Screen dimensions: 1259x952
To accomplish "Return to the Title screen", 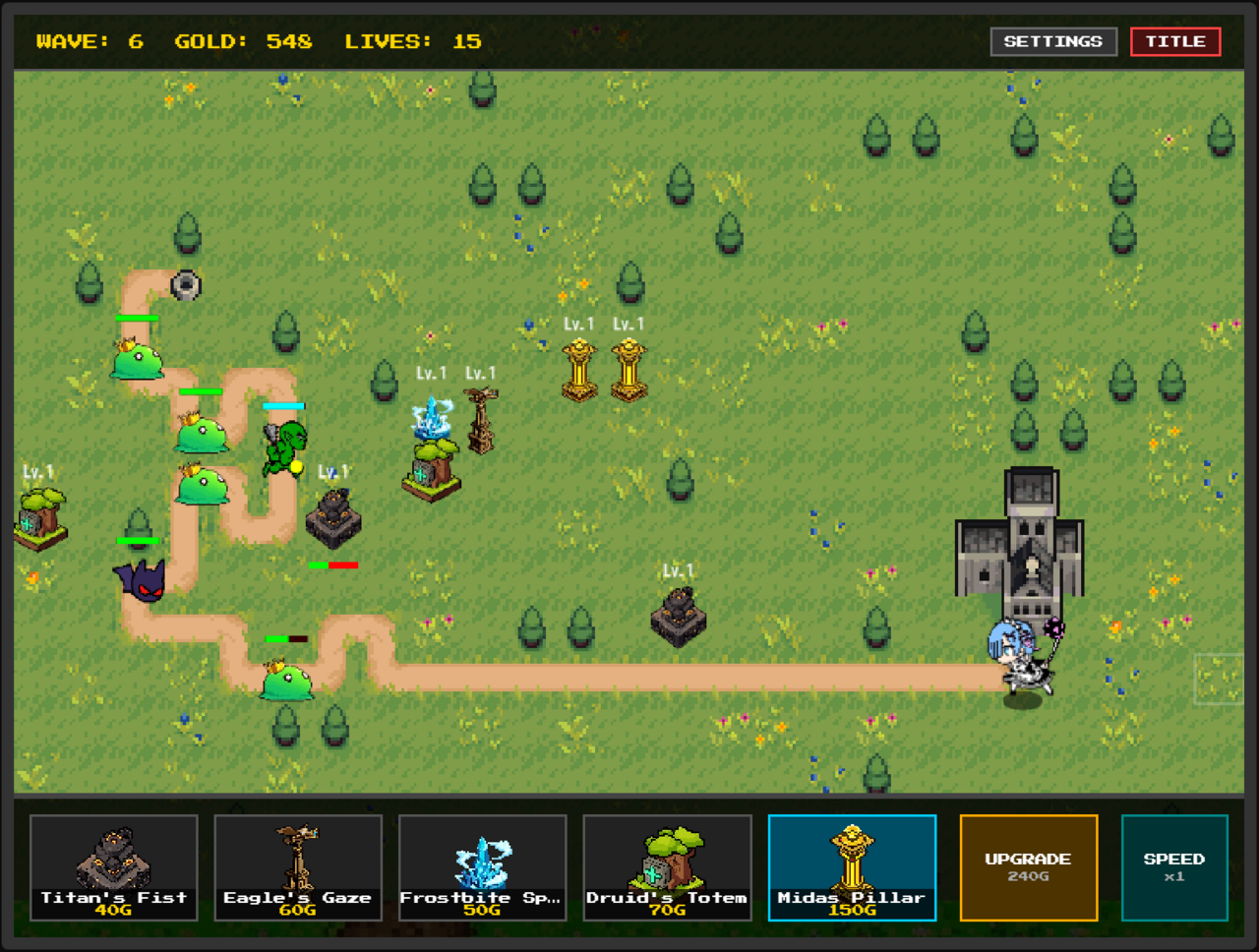I will [1175, 41].
